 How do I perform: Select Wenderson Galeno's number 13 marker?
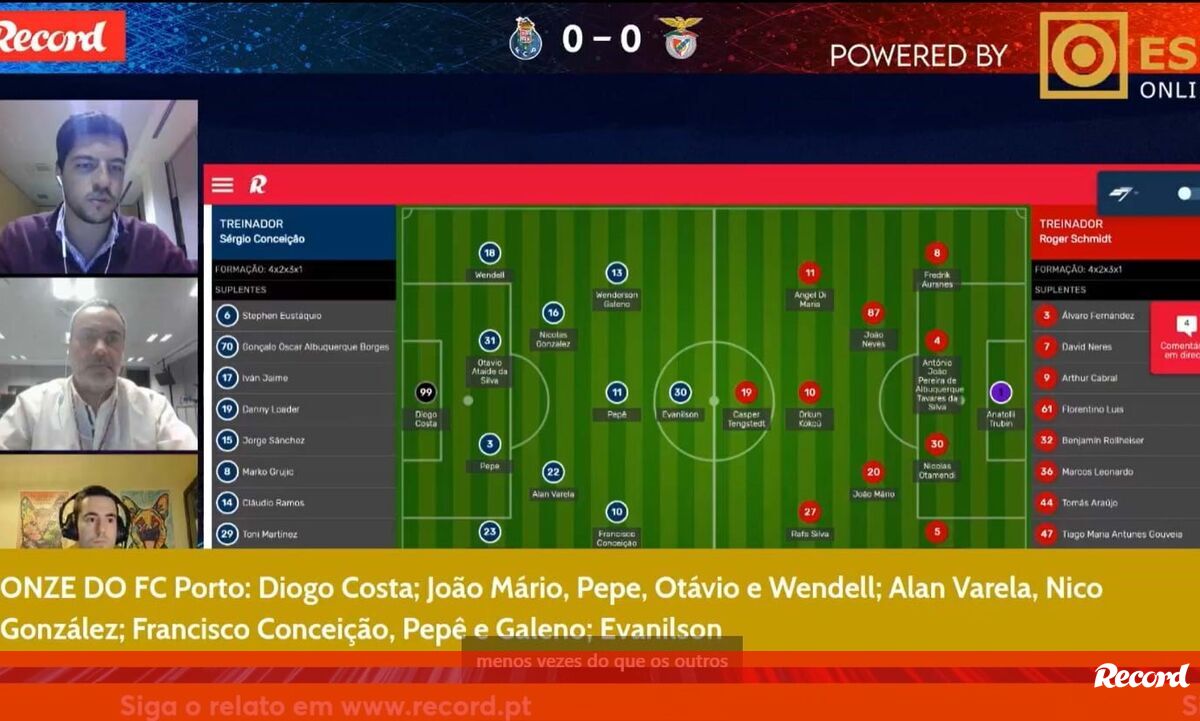point(616,273)
